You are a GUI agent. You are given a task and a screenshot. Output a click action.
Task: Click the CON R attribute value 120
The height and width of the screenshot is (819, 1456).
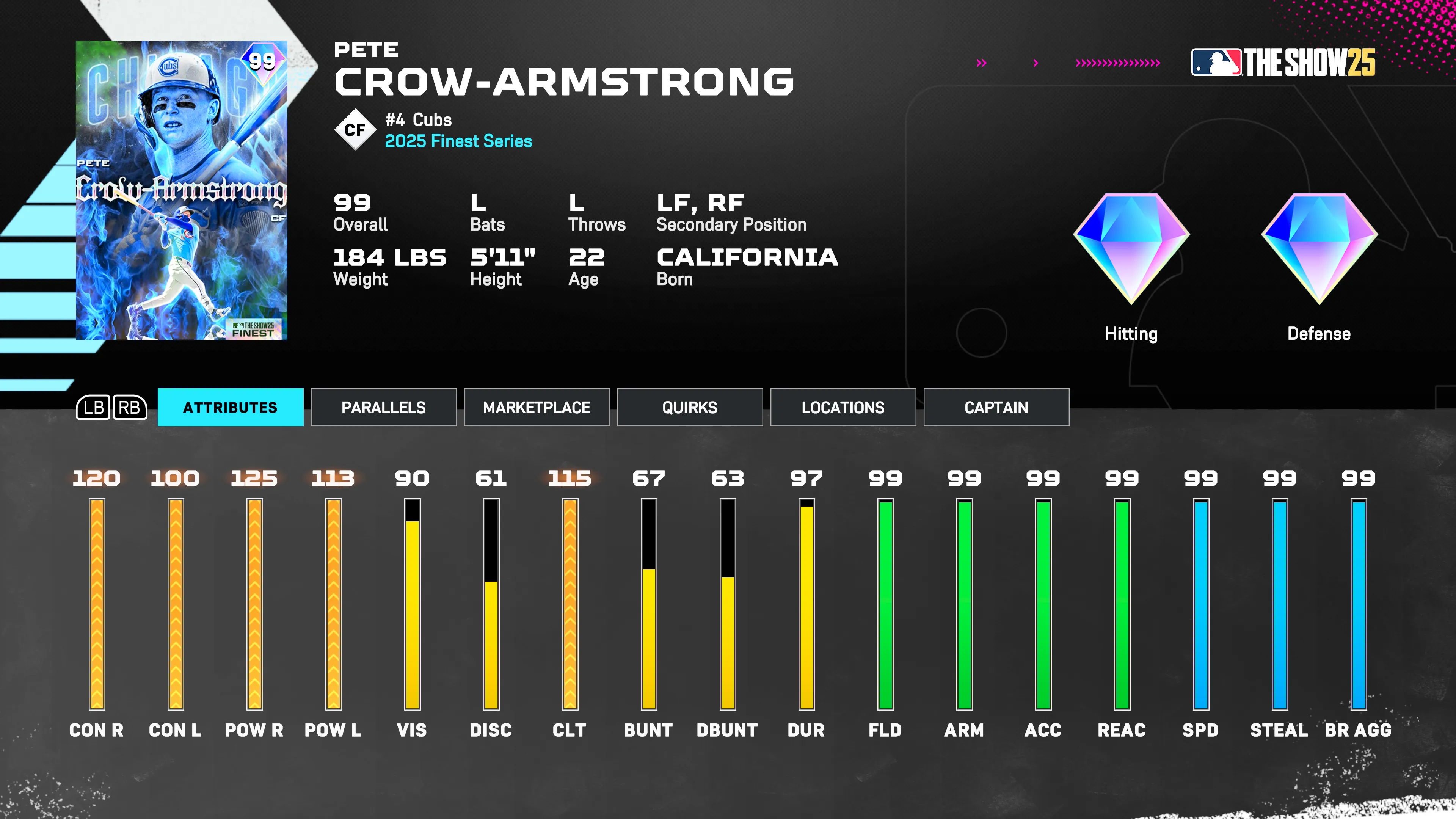click(96, 478)
